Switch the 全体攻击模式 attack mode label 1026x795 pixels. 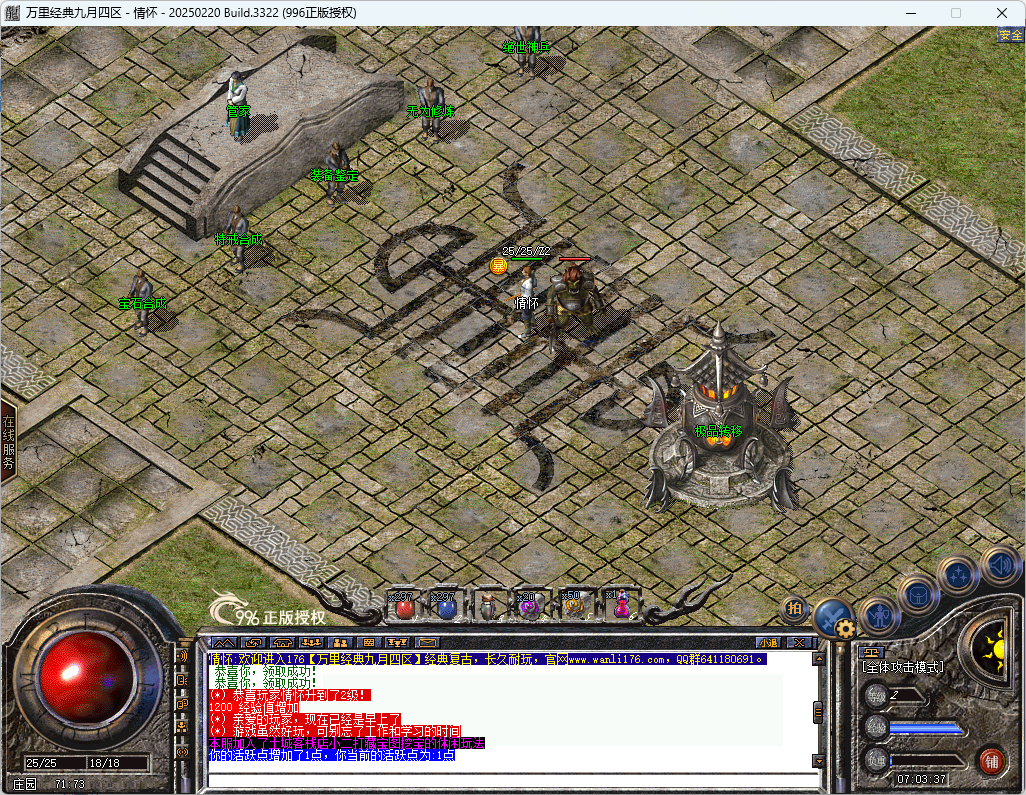tap(903, 667)
